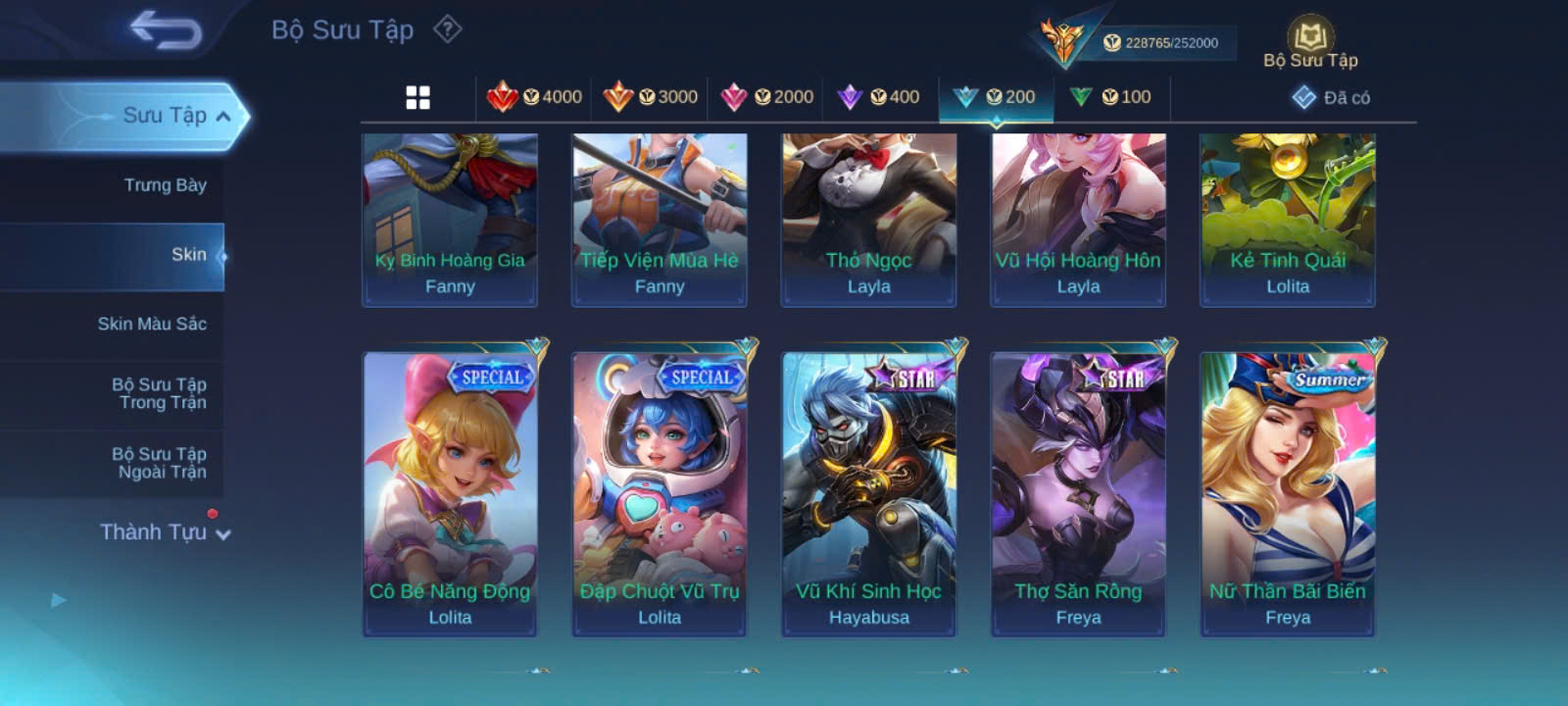
Task: Show all tiers with the grid filter
Action: (418, 97)
